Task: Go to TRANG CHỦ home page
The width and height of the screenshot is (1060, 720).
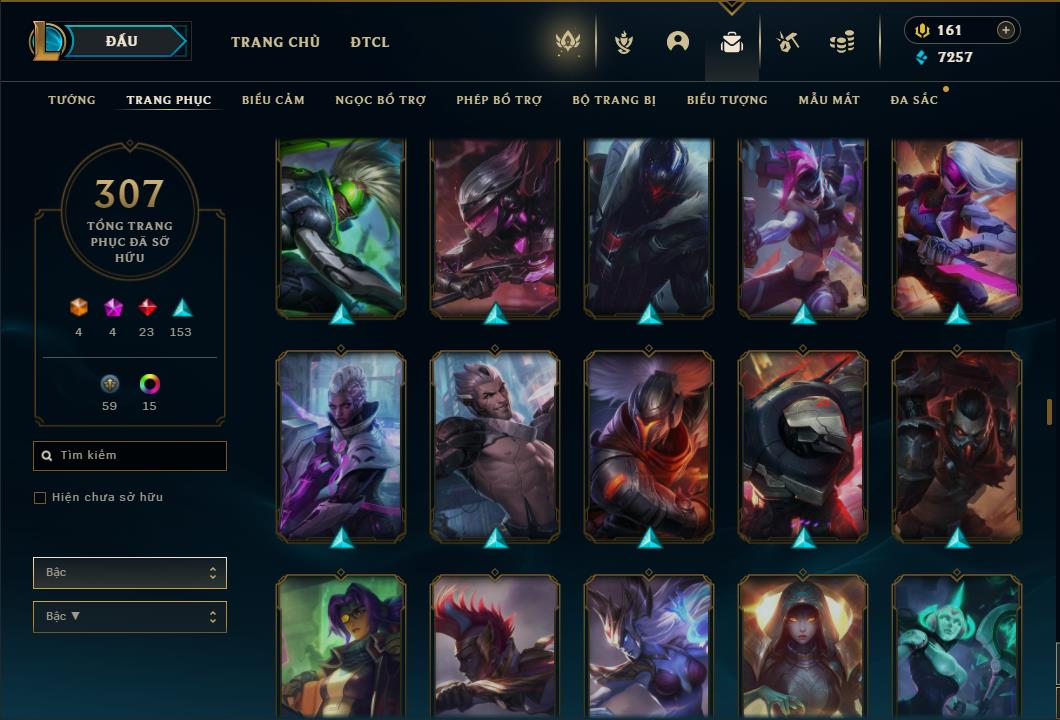Action: tap(275, 42)
